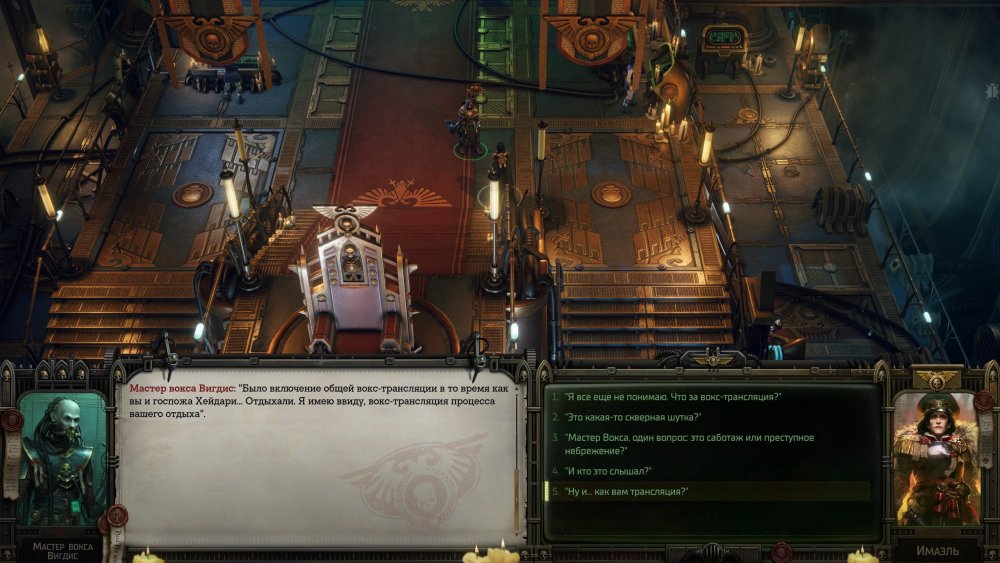Select reply "Это какая-то скверная шутка?"
The image size is (1000, 563).
tap(632, 417)
